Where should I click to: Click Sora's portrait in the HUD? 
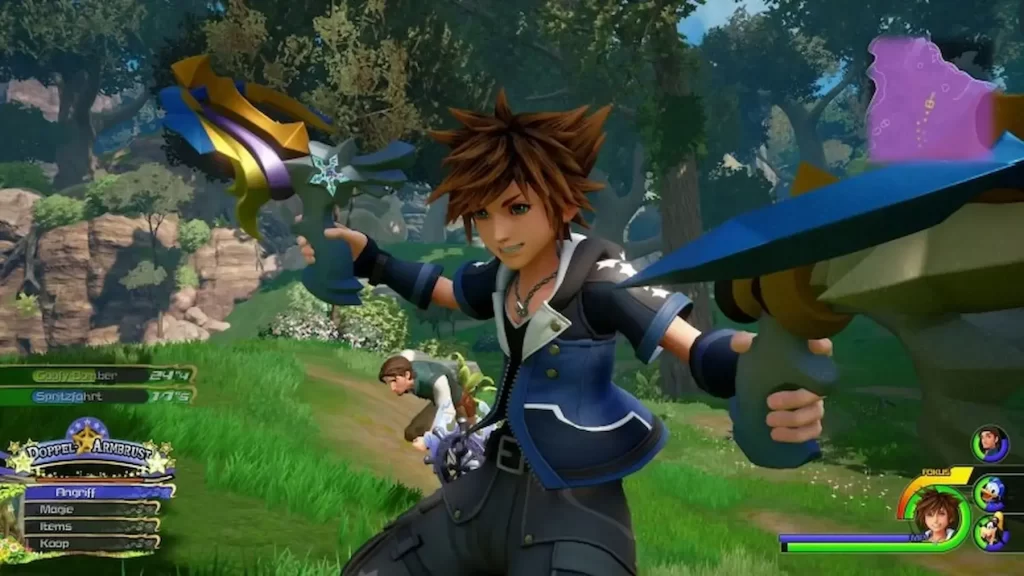938,514
